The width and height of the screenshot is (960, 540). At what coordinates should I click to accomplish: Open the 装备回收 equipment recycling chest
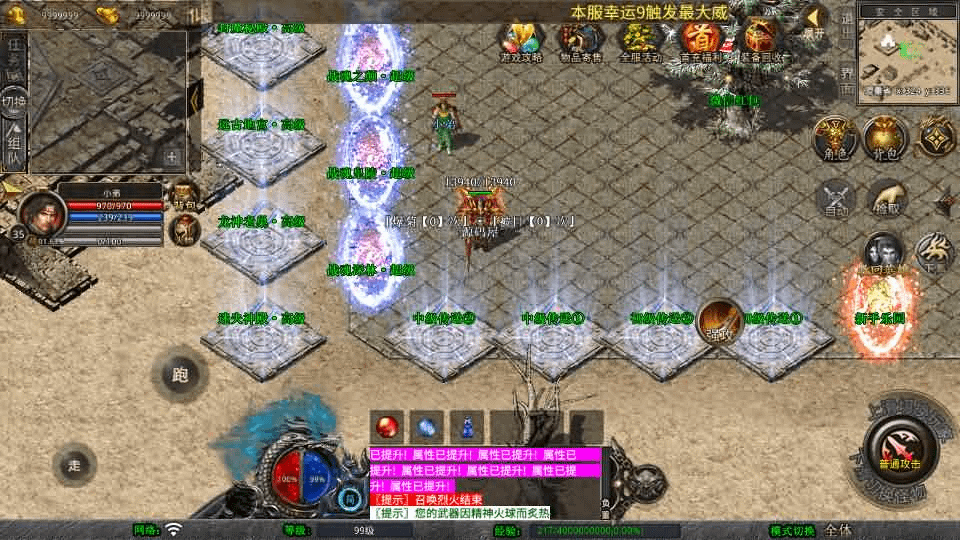click(762, 41)
